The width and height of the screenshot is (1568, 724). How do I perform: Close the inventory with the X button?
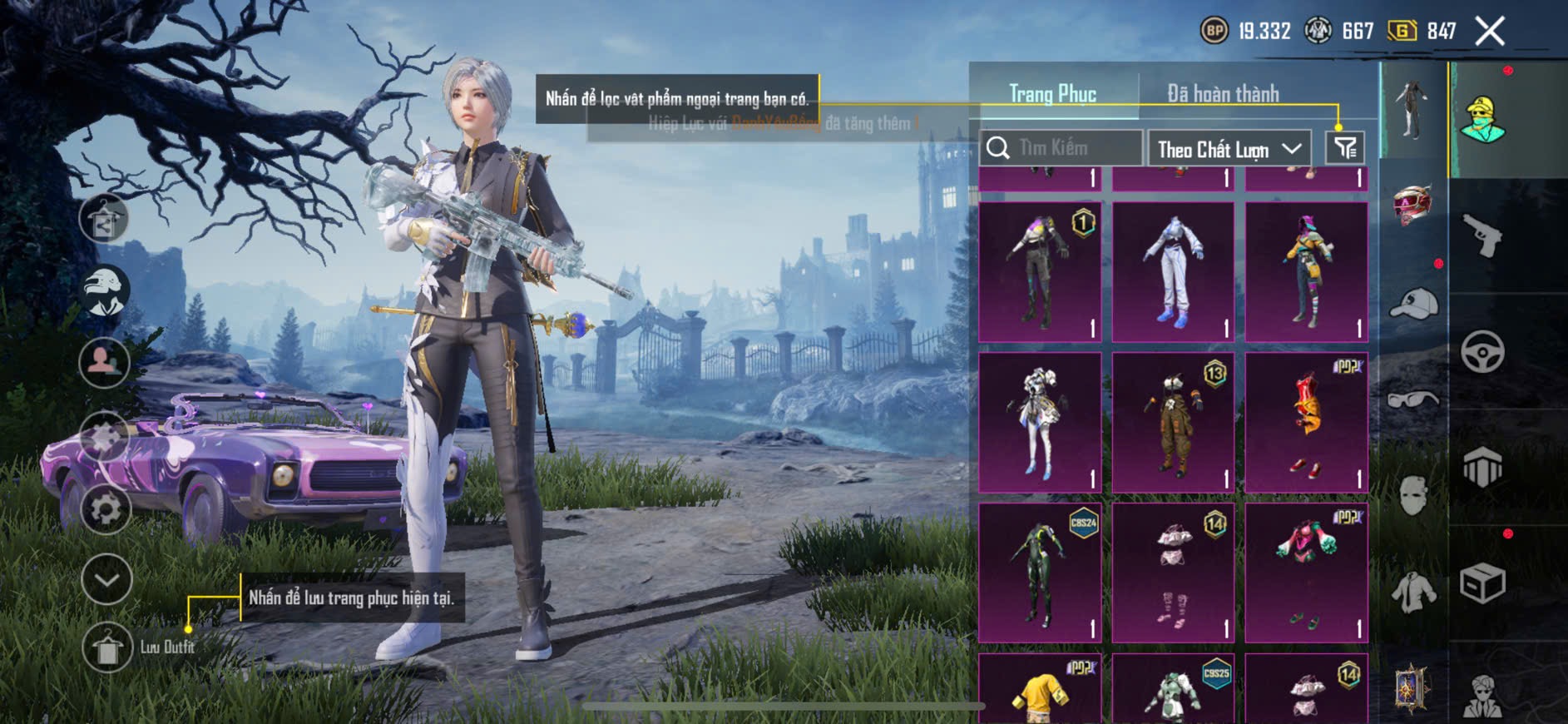click(x=1489, y=32)
